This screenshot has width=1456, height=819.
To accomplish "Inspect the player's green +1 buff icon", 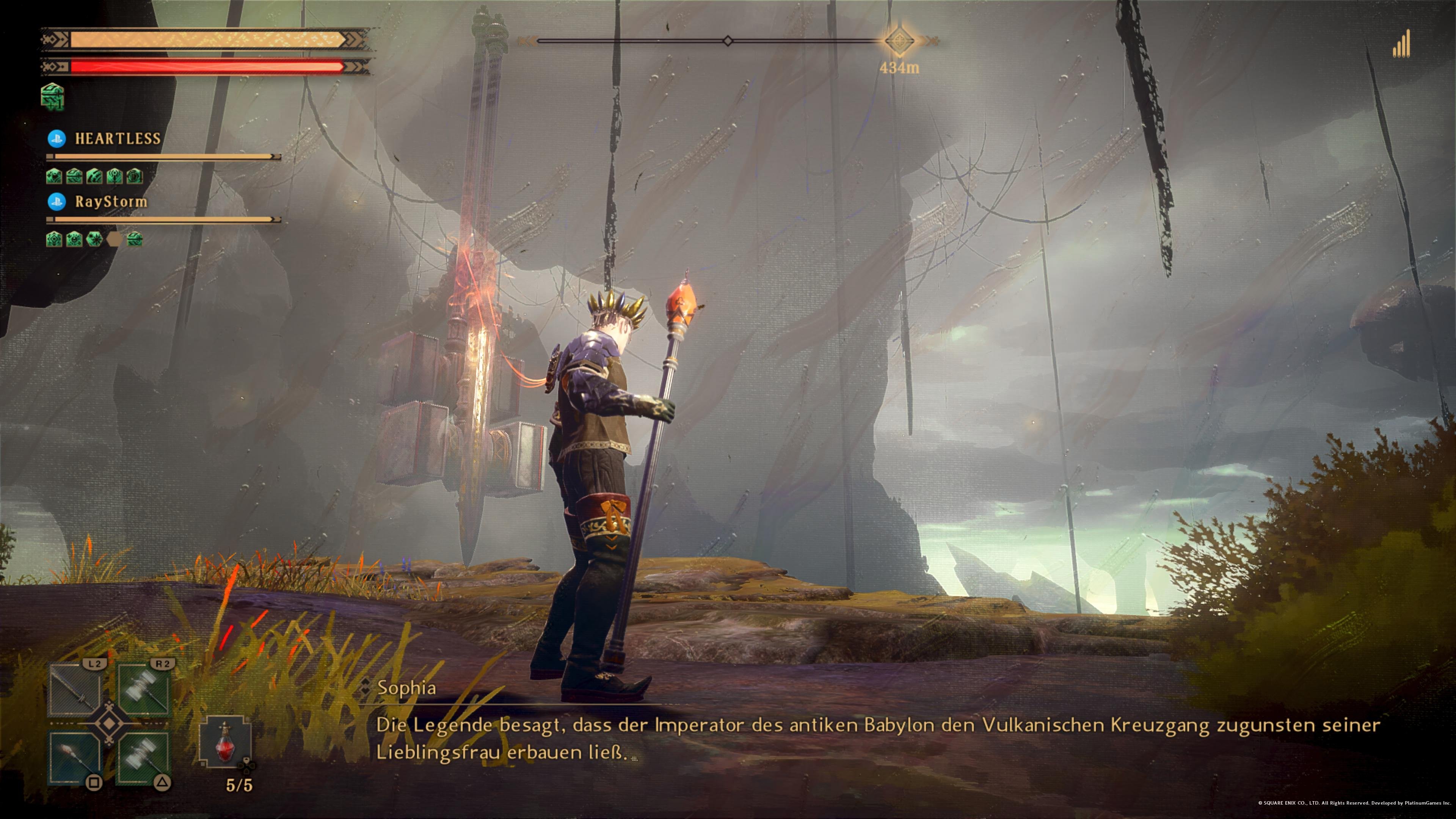I will coord(53,97).
